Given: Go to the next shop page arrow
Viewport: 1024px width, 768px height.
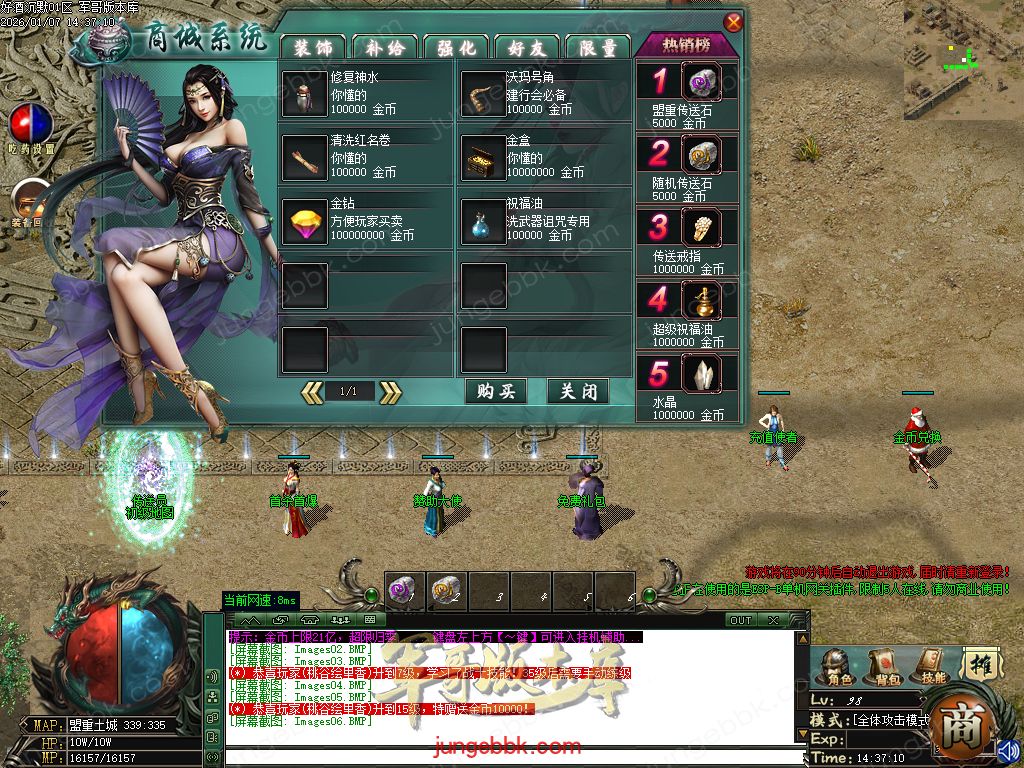Looking at the screenshot, I should pyautogui.click(x=390, y=392).
